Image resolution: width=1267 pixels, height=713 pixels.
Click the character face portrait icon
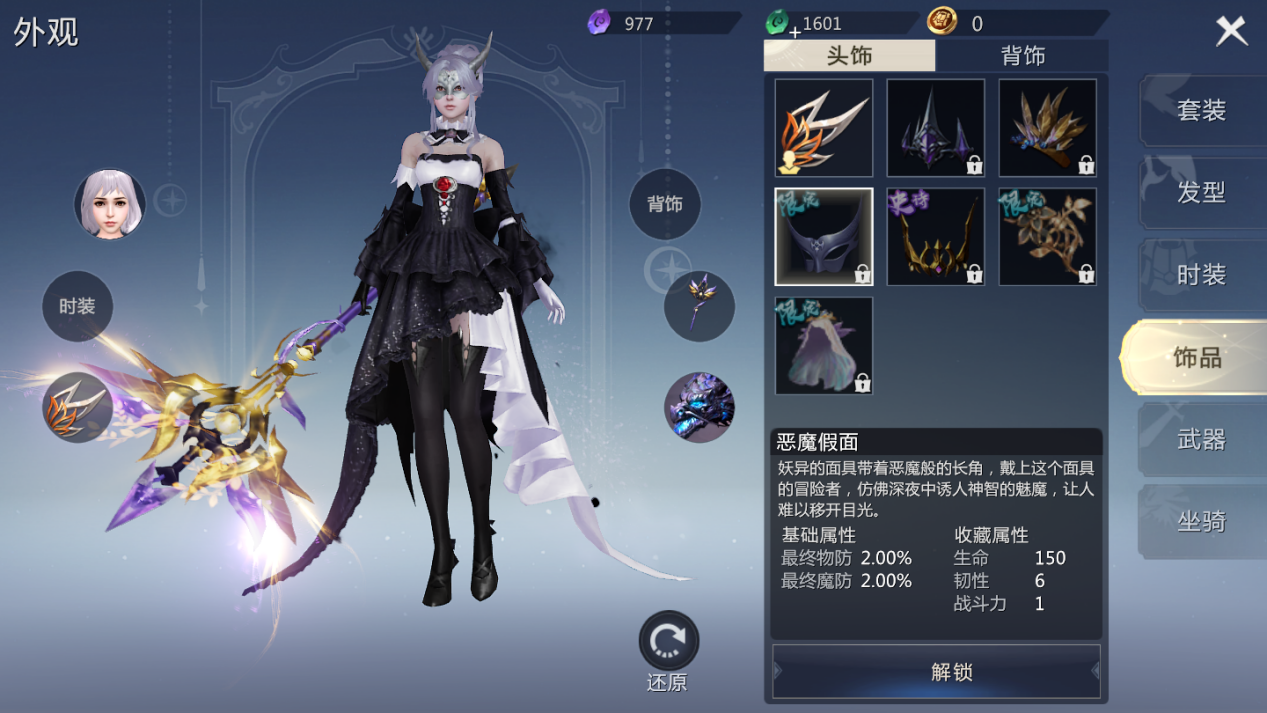coord(110,204)
